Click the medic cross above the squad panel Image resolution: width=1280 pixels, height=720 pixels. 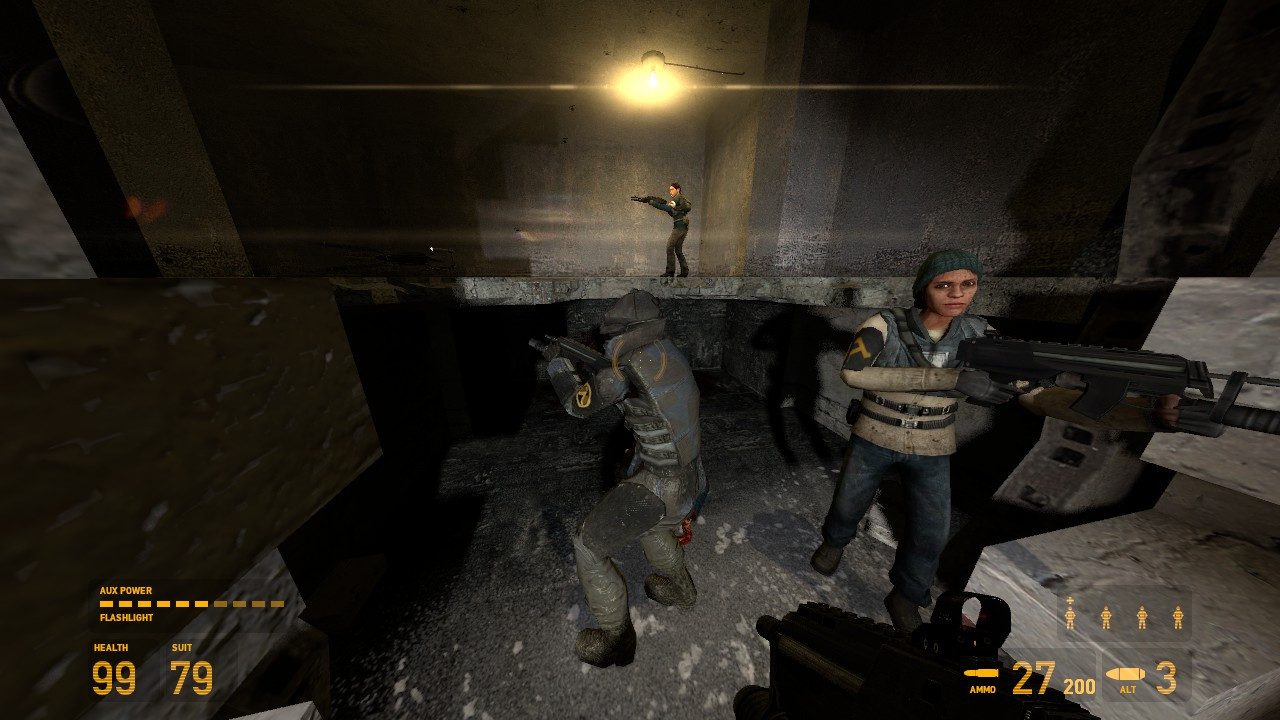(x=1070, y=600)
